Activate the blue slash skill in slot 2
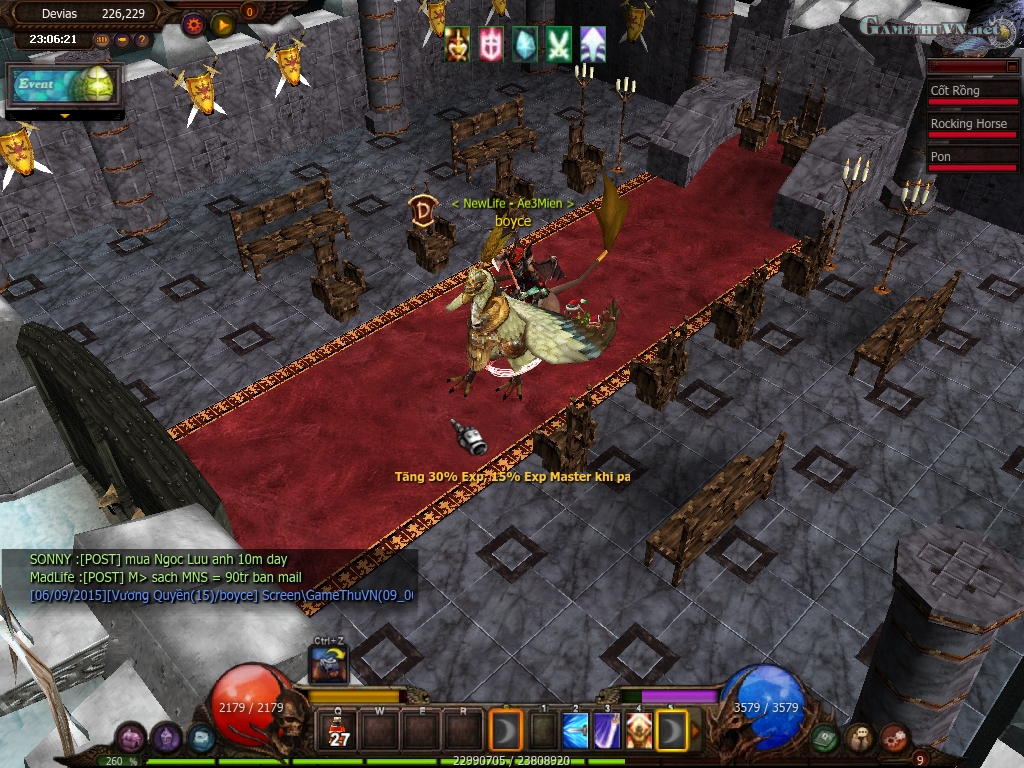Screen dimensions: 1024x768 point(575,731)
